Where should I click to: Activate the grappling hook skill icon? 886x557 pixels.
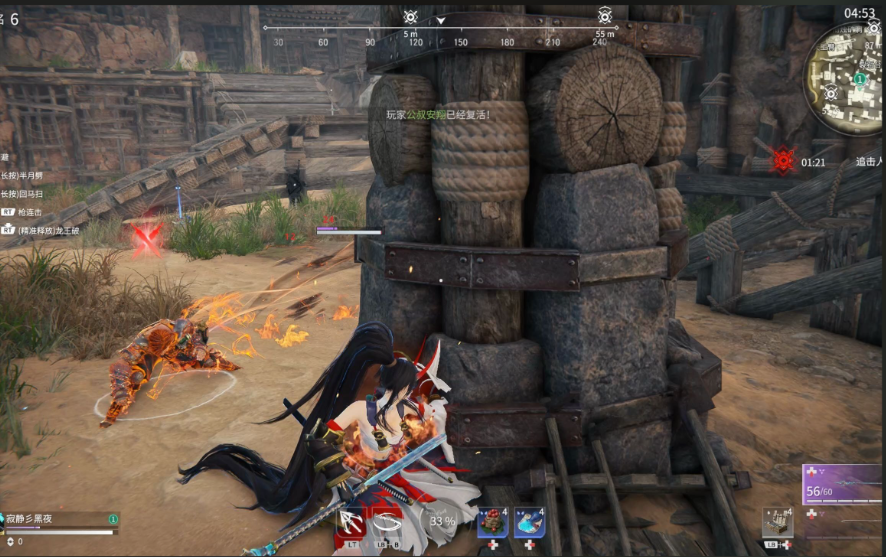[351, 520]
